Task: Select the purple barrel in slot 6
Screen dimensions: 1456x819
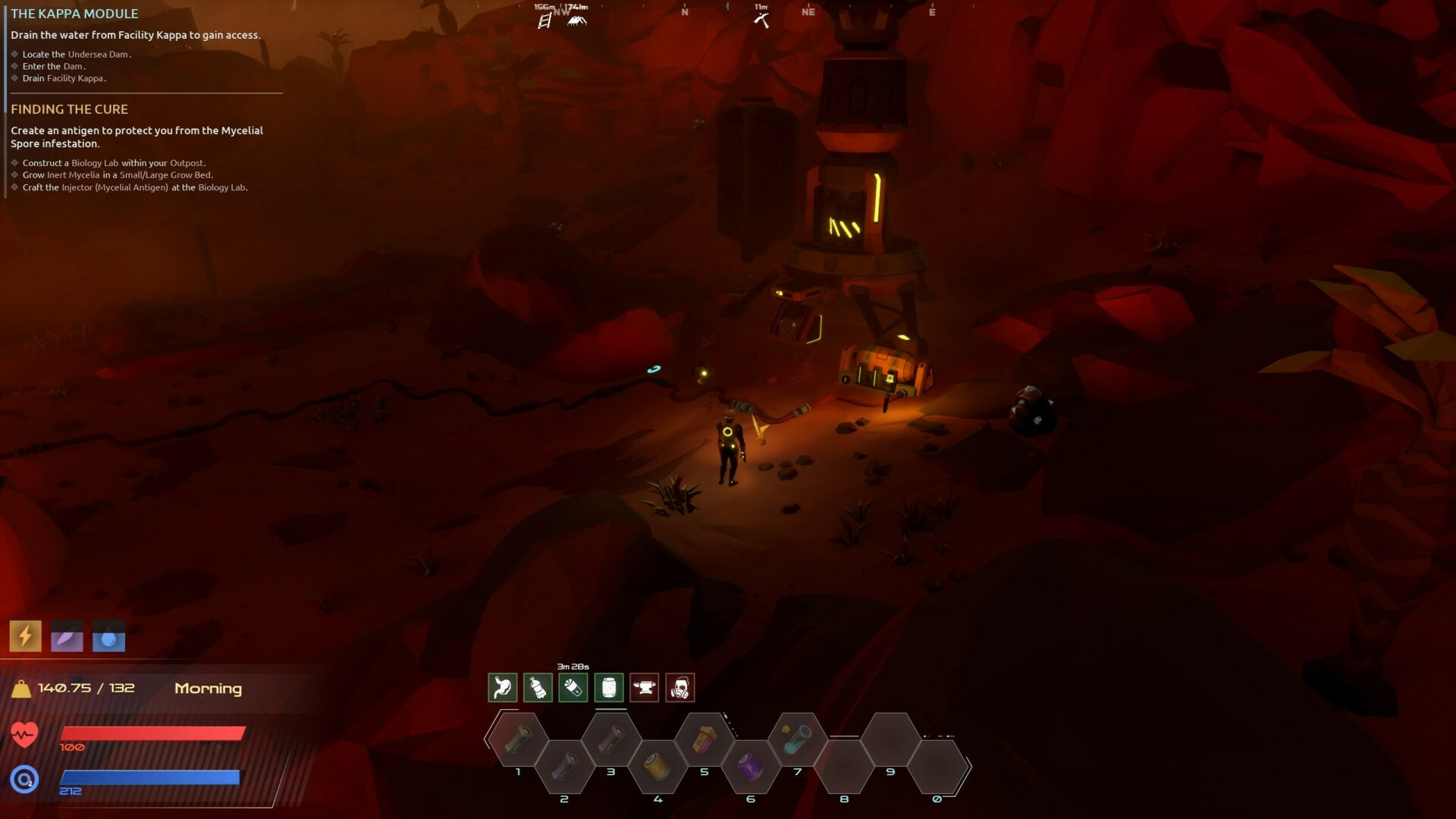Action: point(750,767)
